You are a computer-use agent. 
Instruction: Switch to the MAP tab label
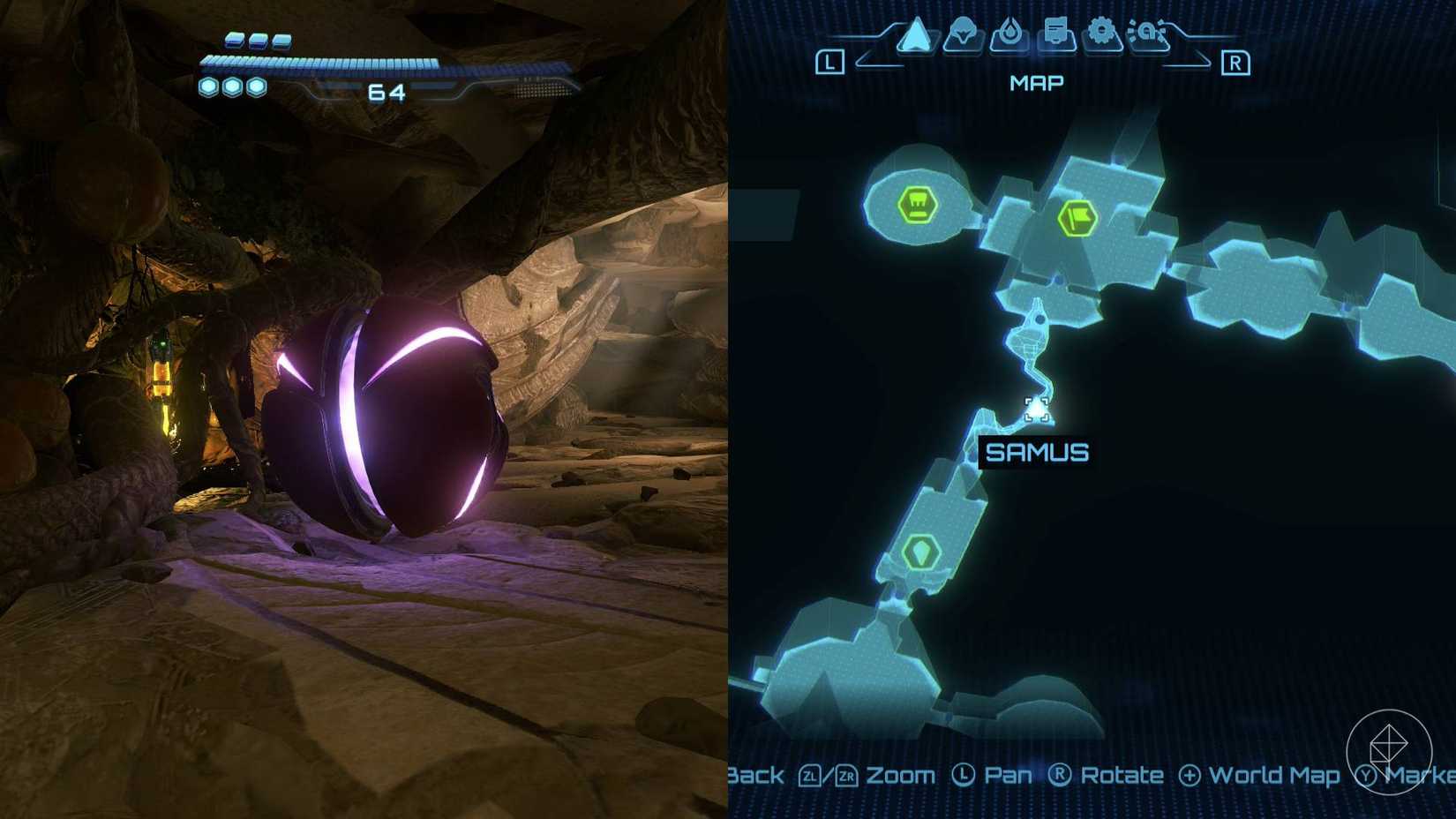pos(1038,82)
